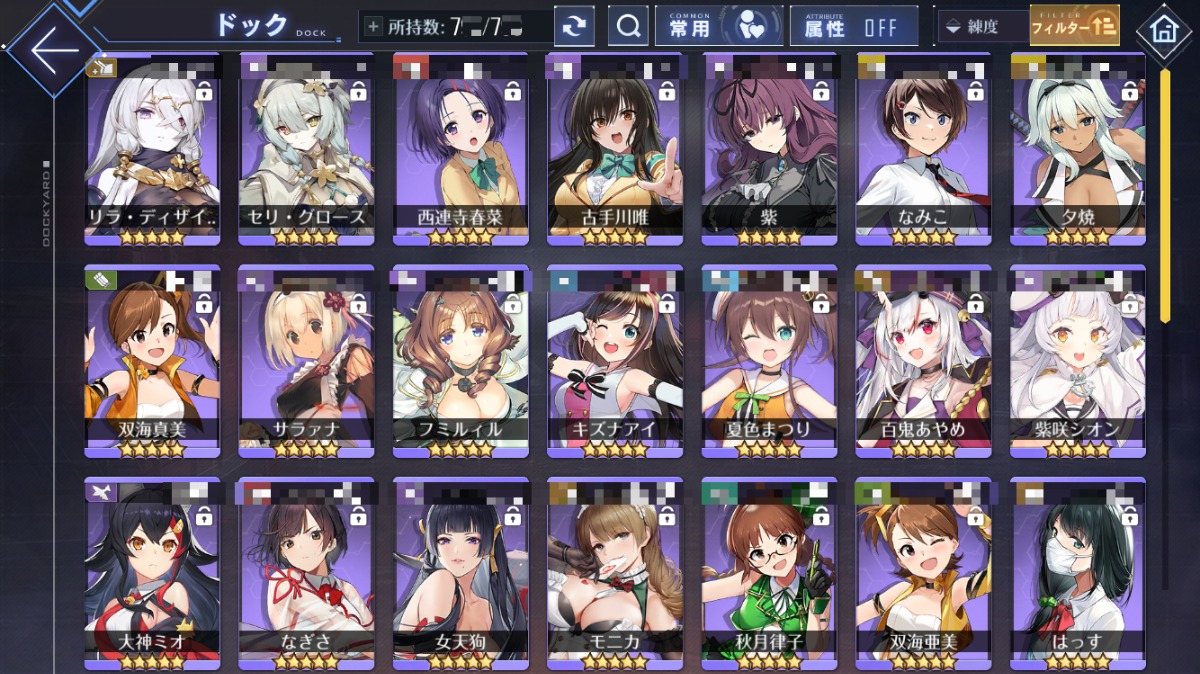Pick the 夏色まつり character card
Image resolution: width=1200 pixels, height=674 pixels.
tap(768, 362)
